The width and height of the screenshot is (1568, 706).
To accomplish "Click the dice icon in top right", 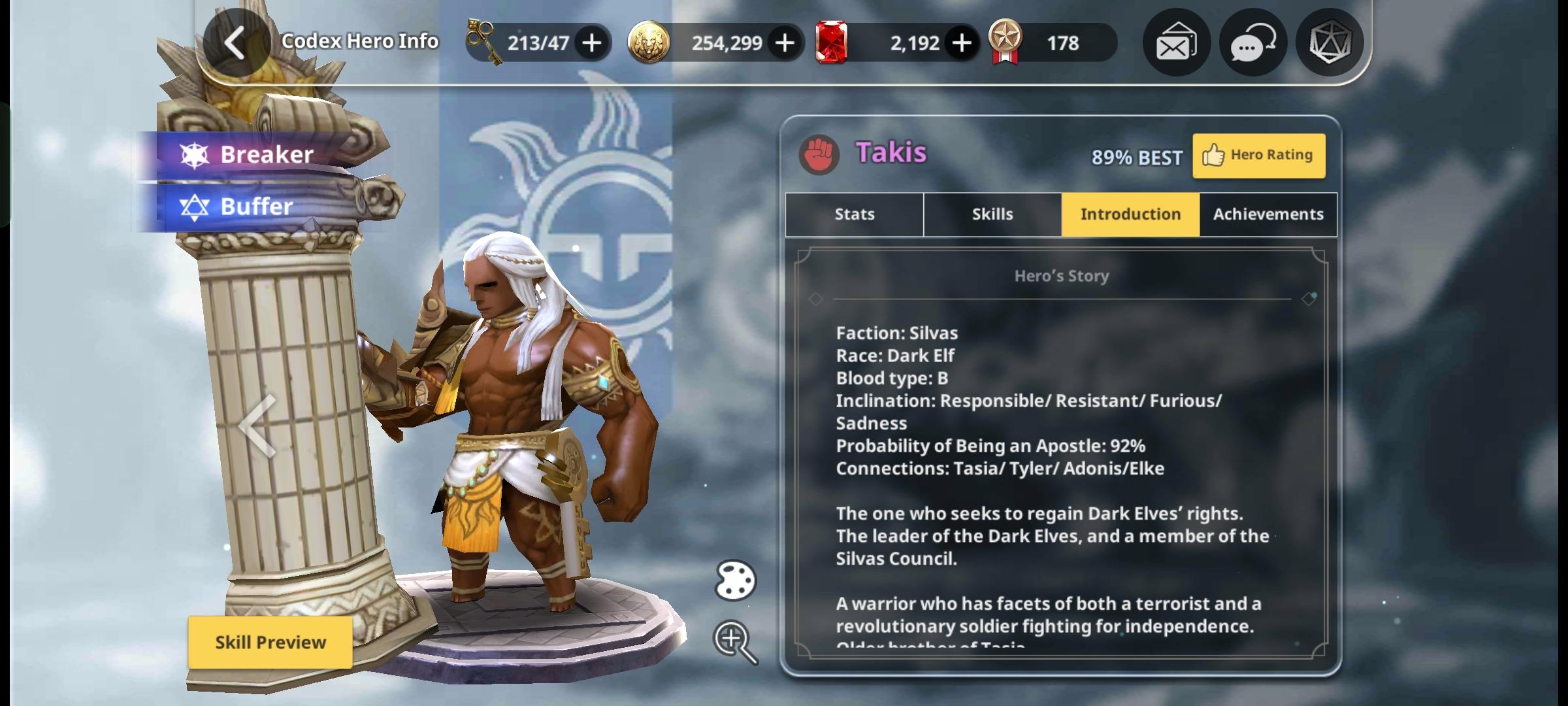I will click(x=1333, y=42).
